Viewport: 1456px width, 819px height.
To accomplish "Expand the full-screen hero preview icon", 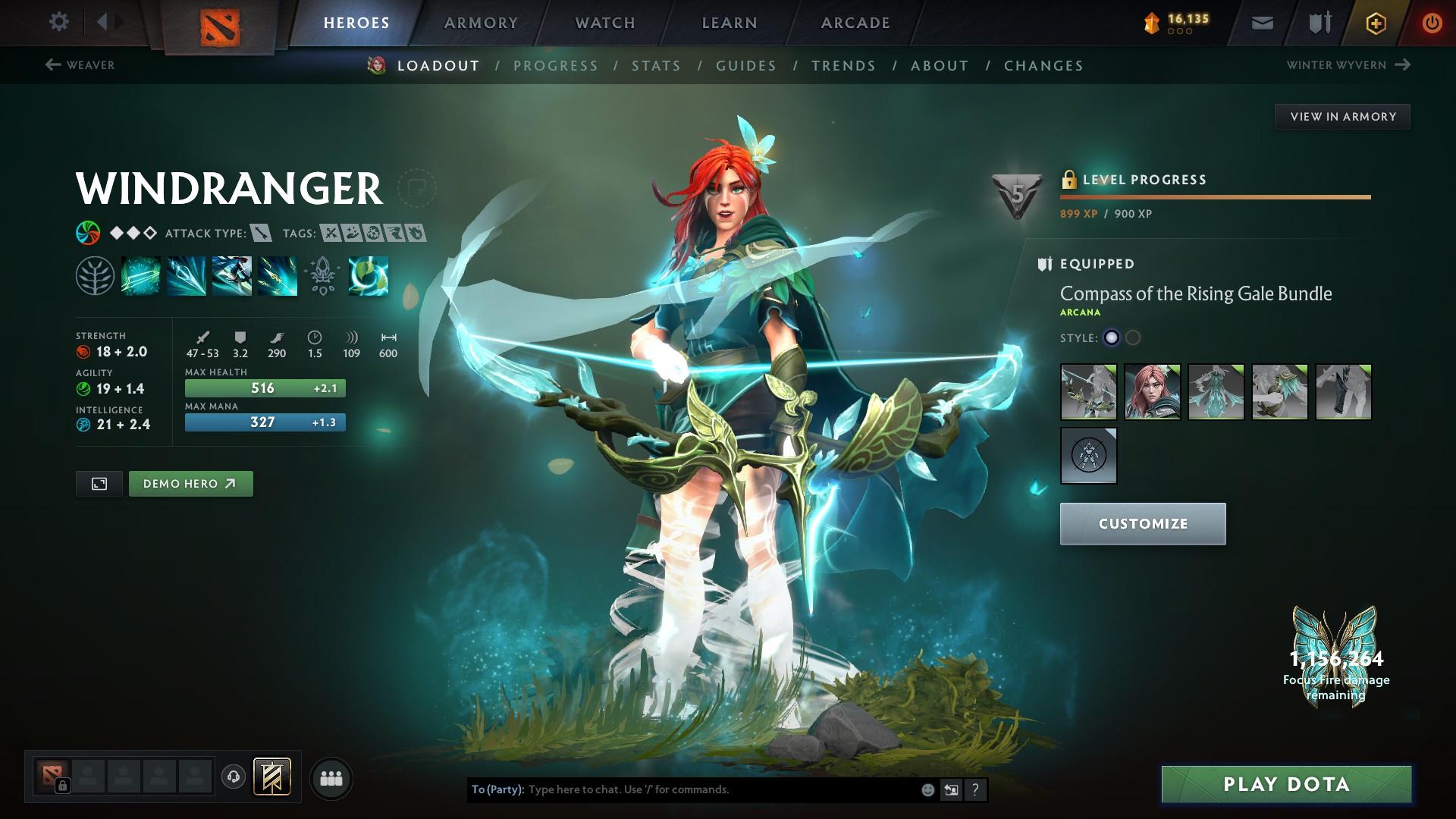I will (x=99, y=483).
